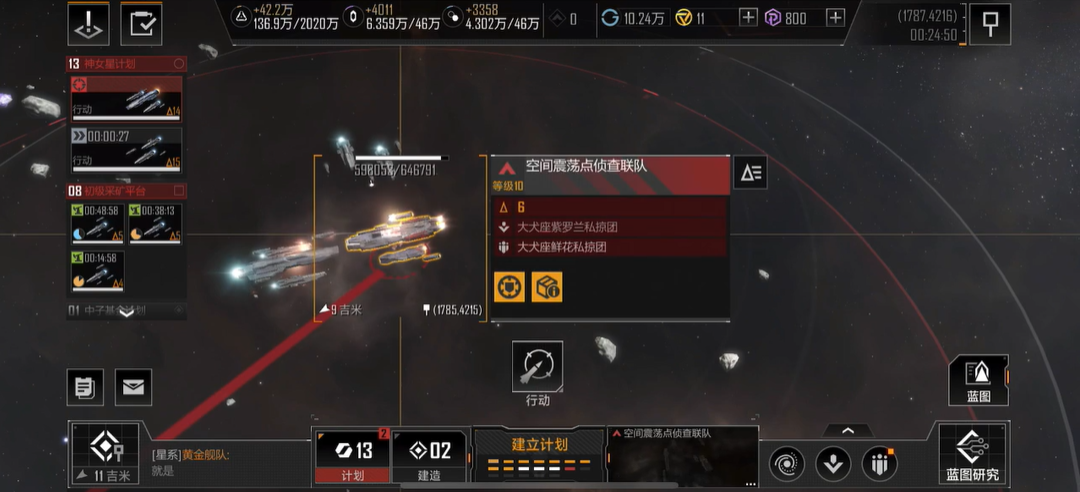Open the mail envelope icon

(134, 386)
